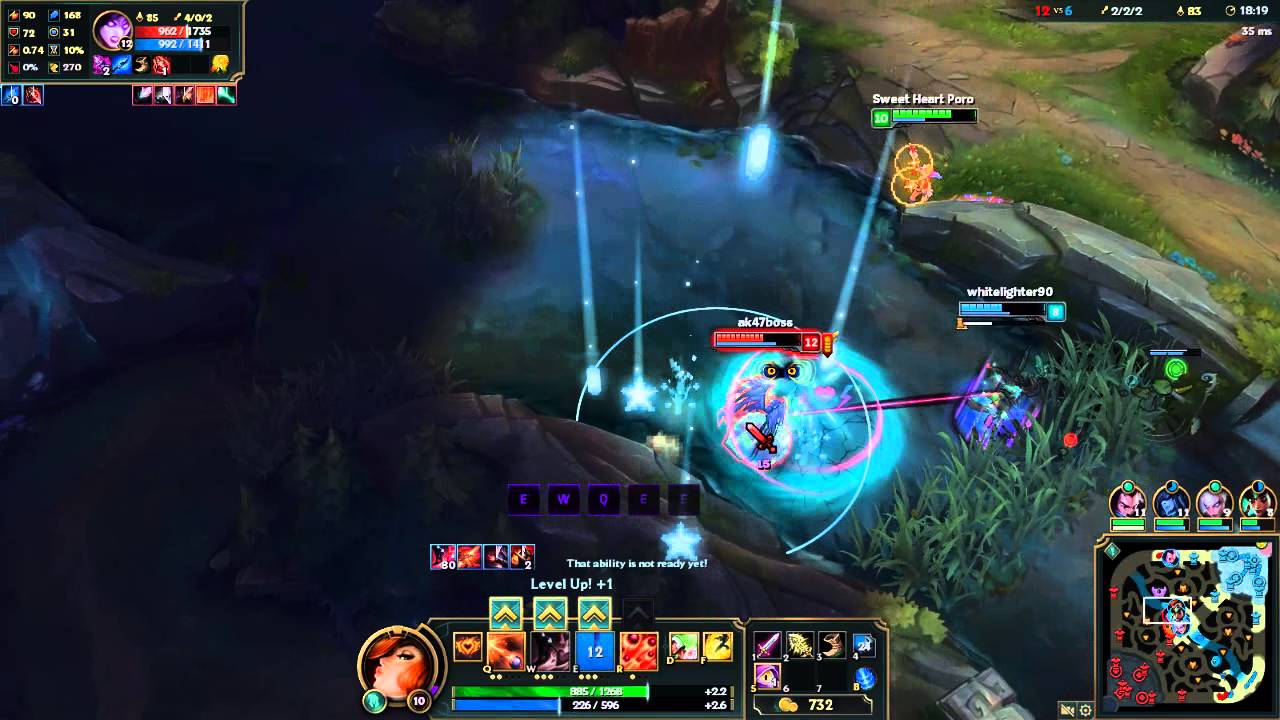Open the shop via the gold counter
This screenshot has width=1280, height=720.
pyautogui.click(x=810, y=705)
